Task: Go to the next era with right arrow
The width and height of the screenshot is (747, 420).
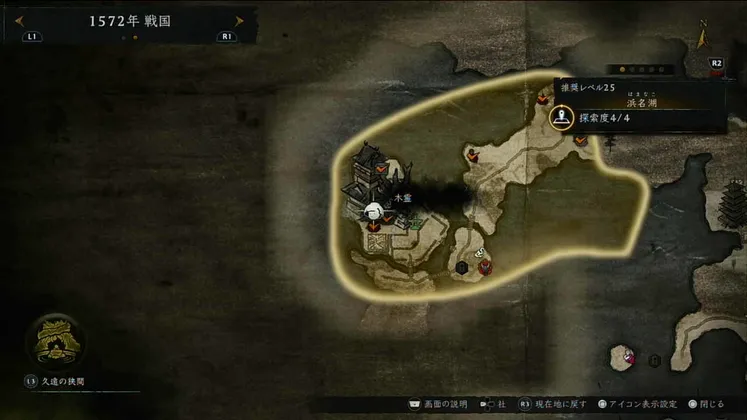Action: click(239, 20)
